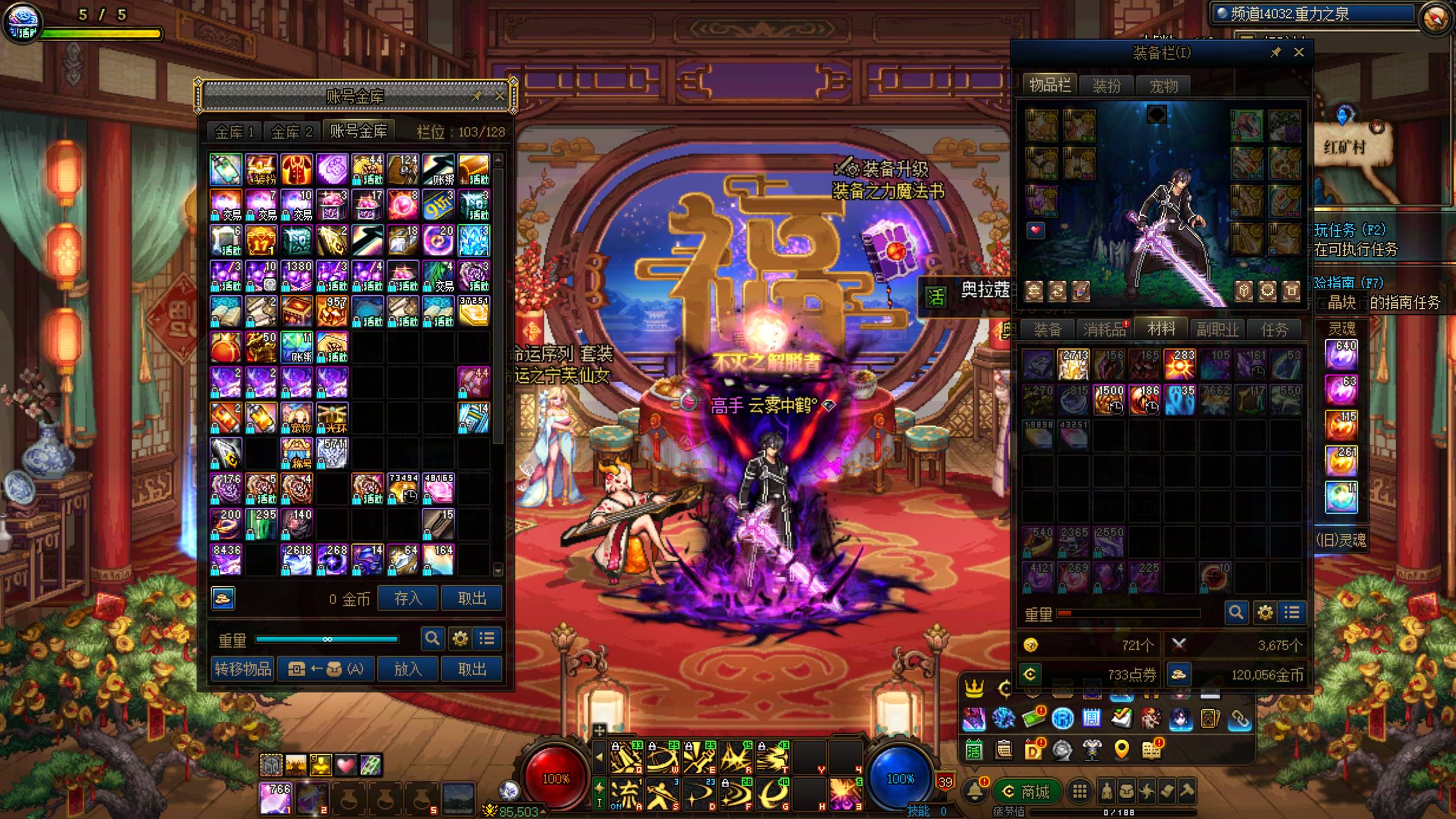Image resolution: width=1456 pixels, height=819 pixels.
Task: Switch to the 装备 equipment category
Action: pyautogui.click(x=1047, y=329)
